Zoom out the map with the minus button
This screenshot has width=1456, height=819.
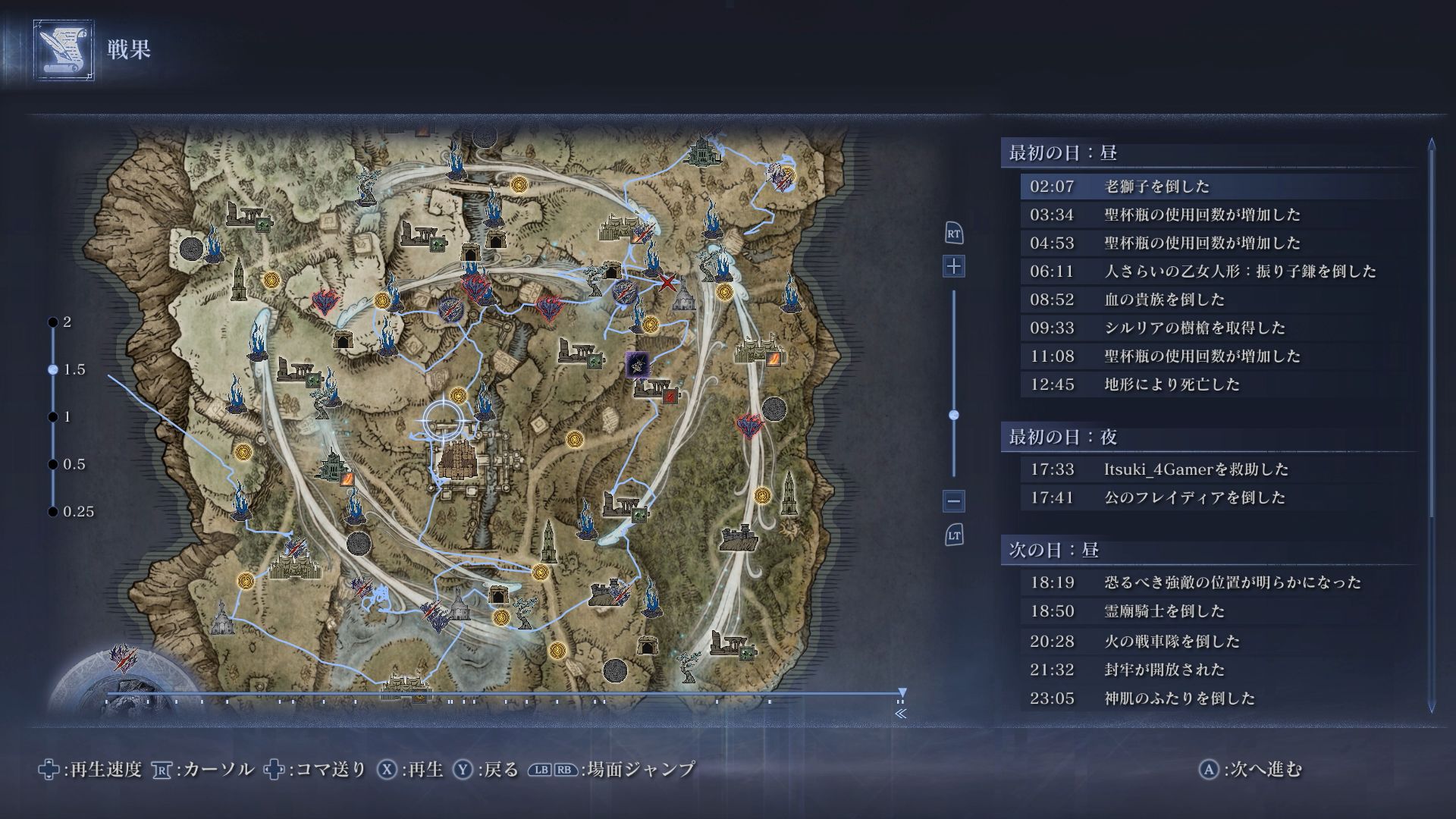coord(954,500)
